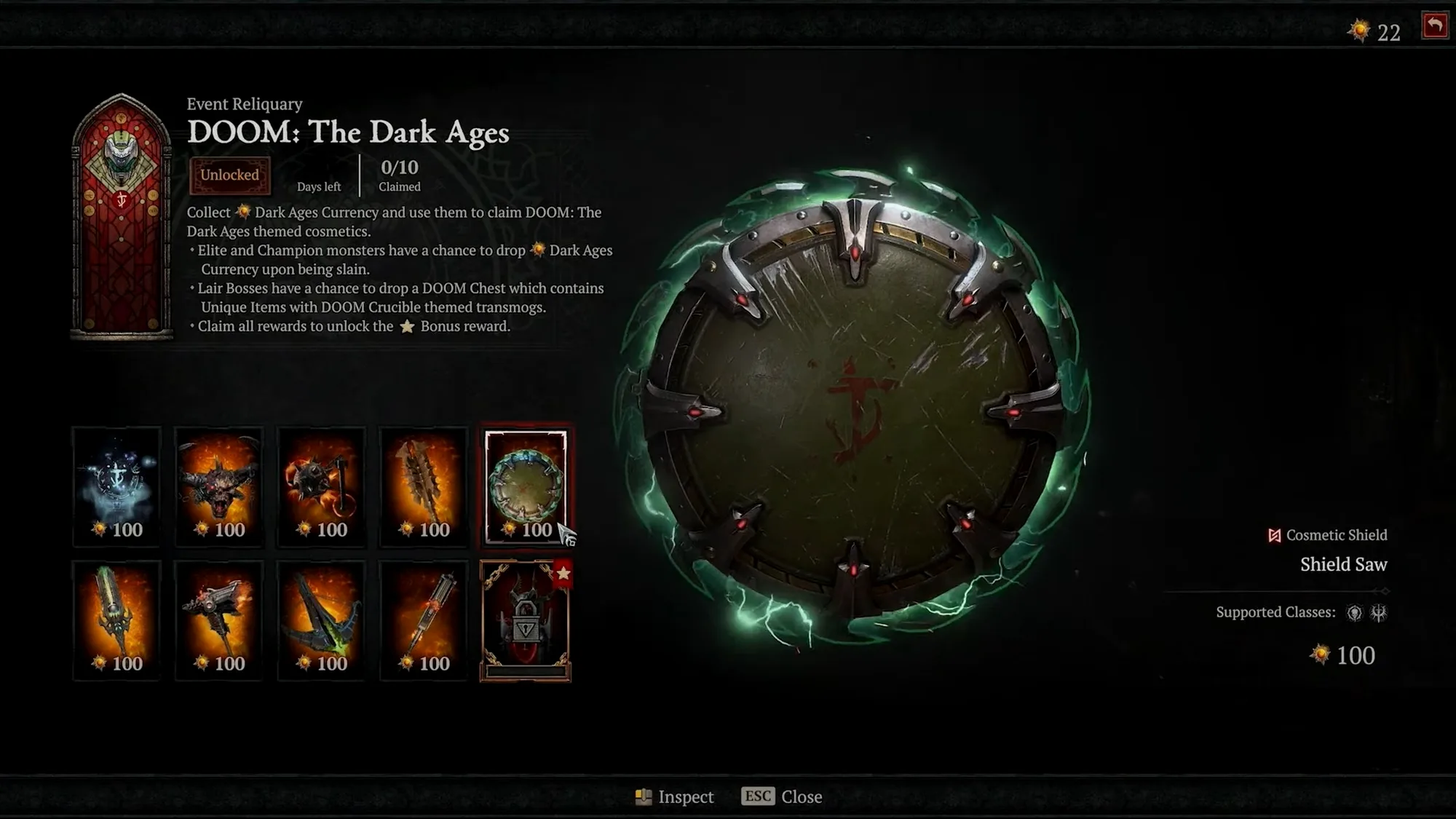The width and height of the screenshot is (1456, 819).
Task: Click the Unlocked status badge
Action: pyautogui.click(x=230, y=175)
